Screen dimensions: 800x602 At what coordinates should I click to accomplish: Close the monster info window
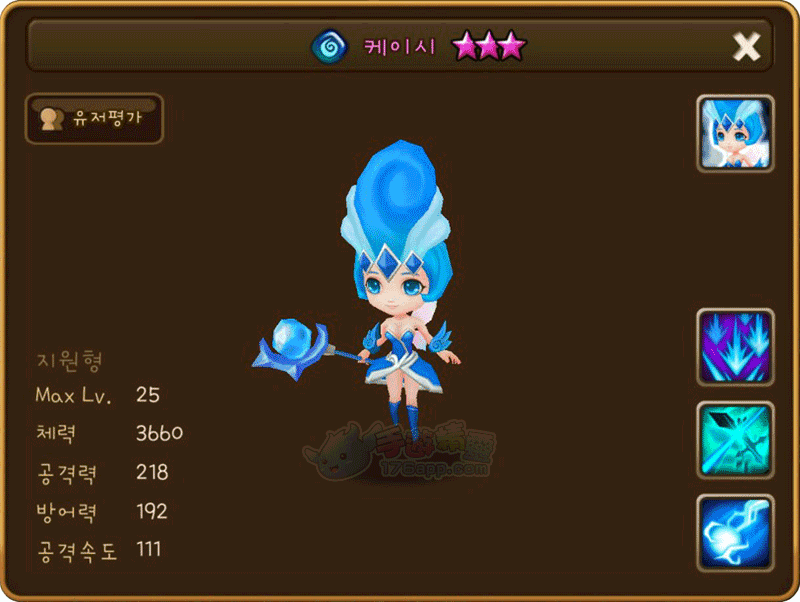point(746,46)
